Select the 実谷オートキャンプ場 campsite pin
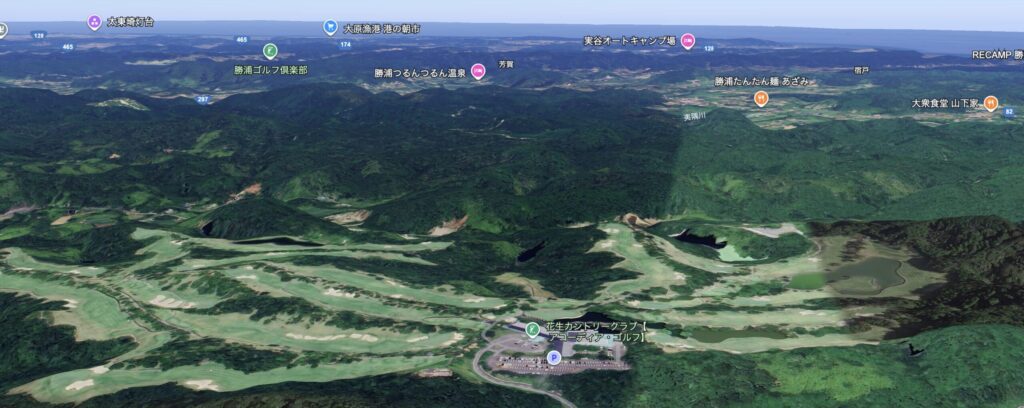Image resolution: width=1024 pixels, height=408 pixels. (688, 41)
